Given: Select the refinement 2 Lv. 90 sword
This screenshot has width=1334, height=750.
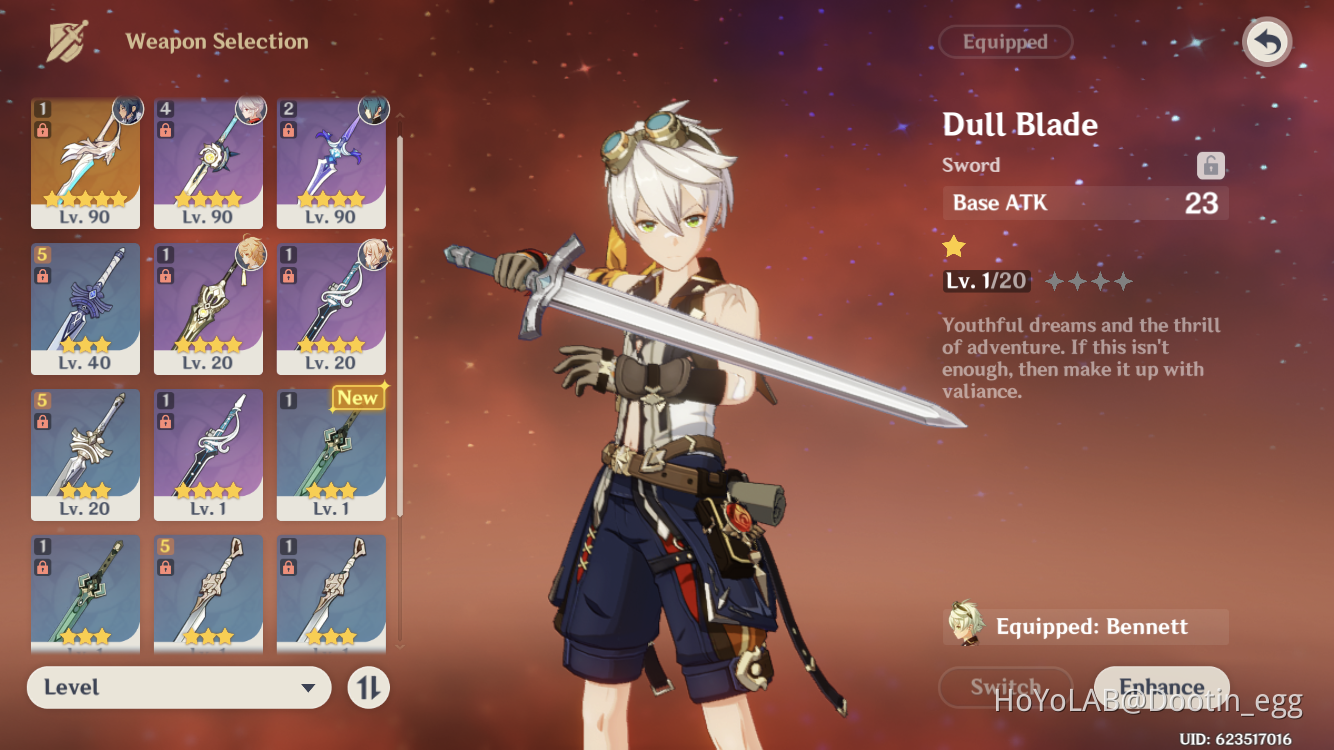Looking at the screenshot, I should click(x=331, y=163).
